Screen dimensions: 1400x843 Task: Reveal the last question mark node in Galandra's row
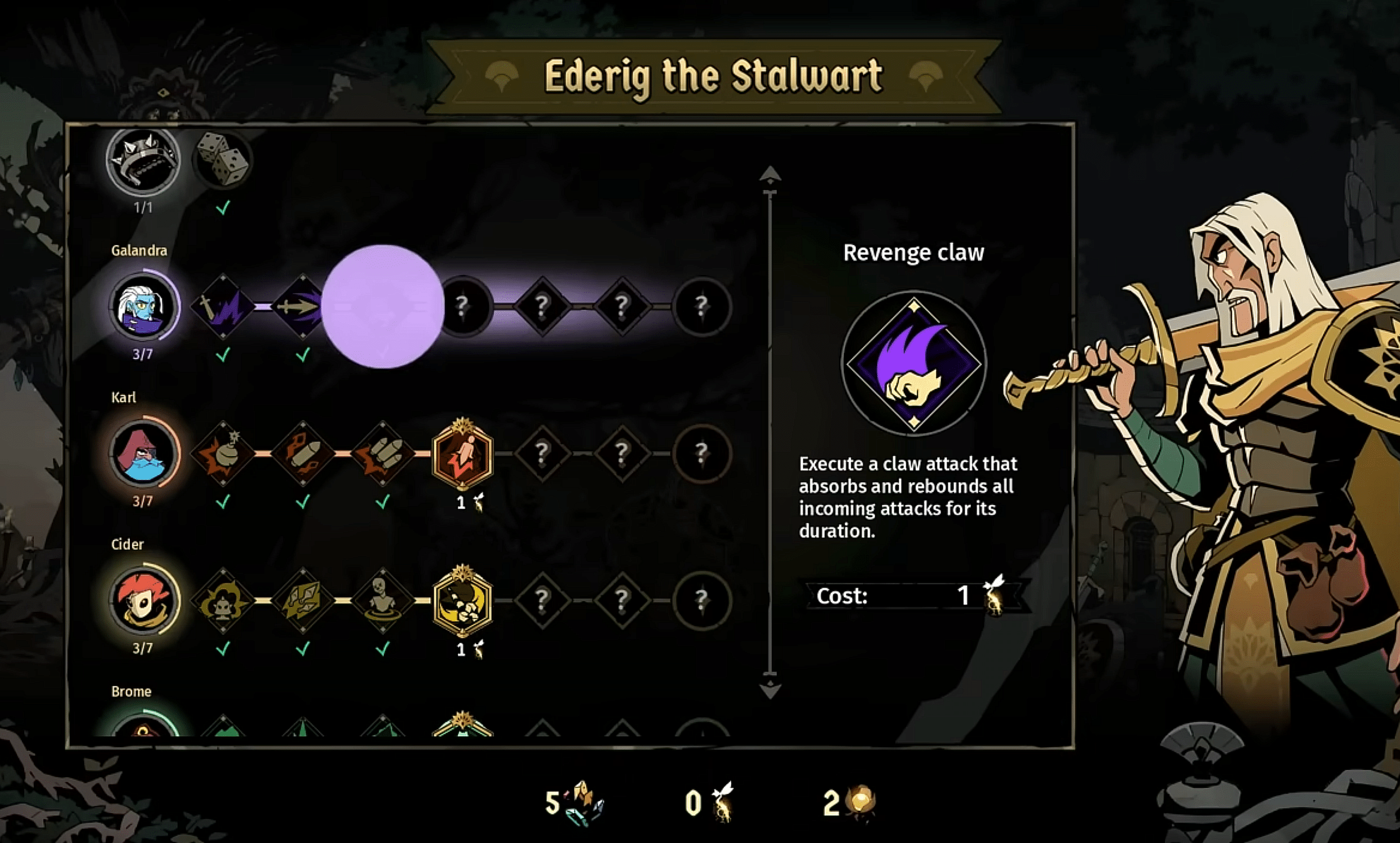pos(703,307)
